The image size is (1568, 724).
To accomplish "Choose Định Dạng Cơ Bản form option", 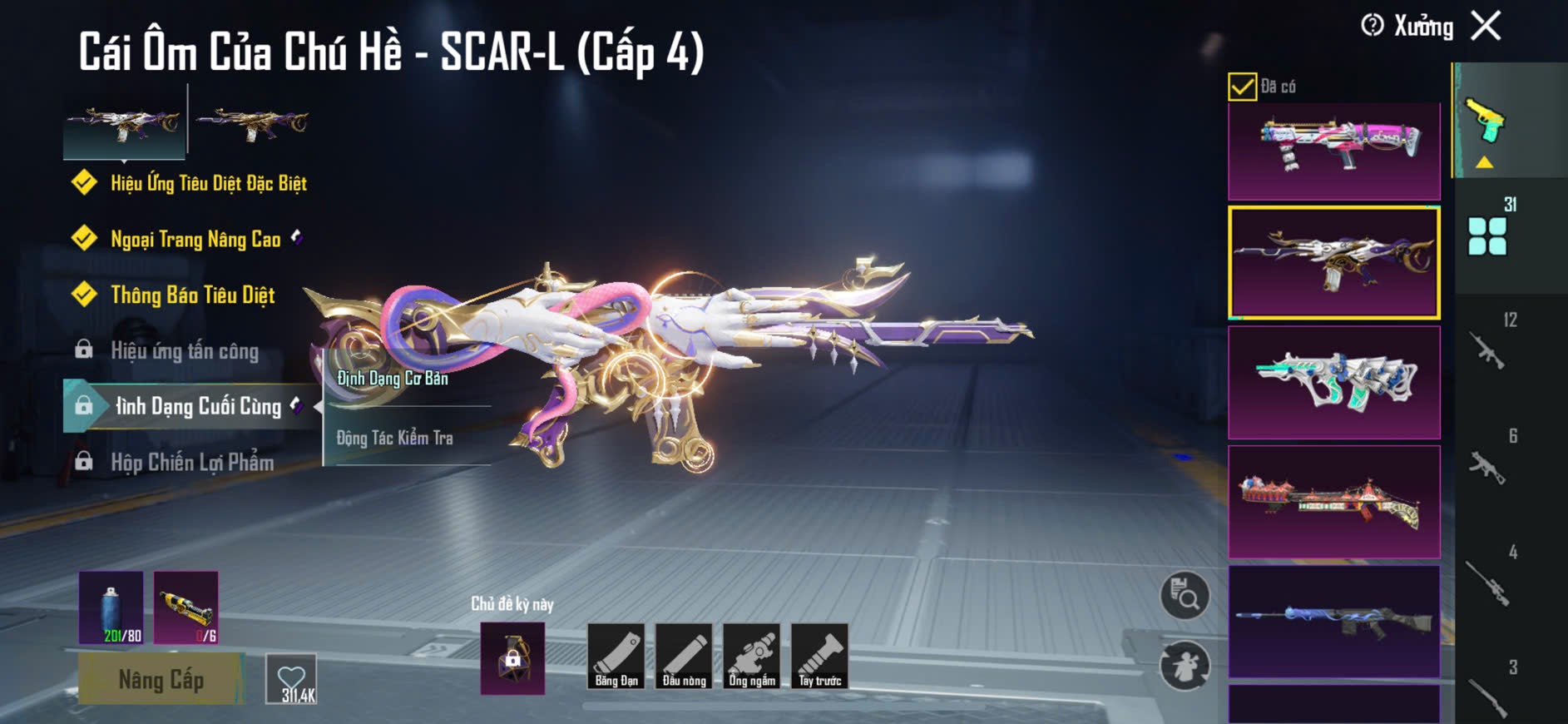I will pos(393,379).
